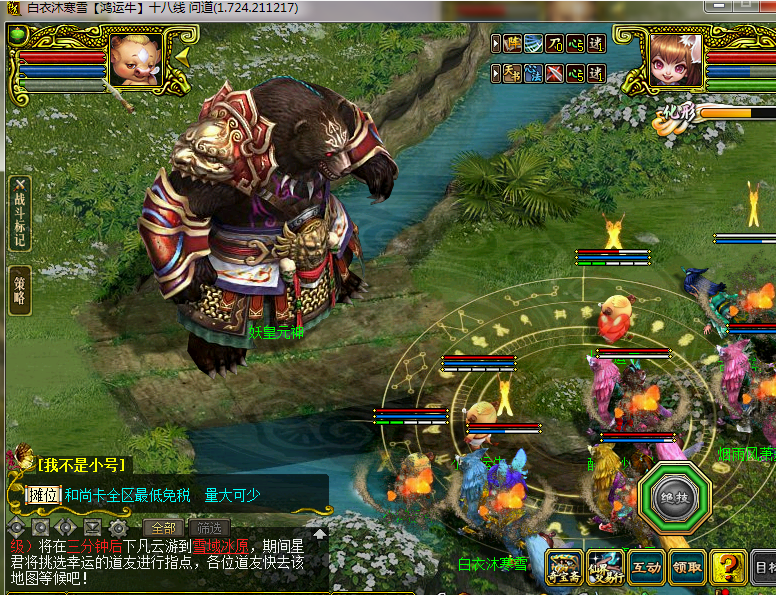Open the 筛选 chat filter tab
The height and width of the screenshot is (595, 776).
click(208, 528)
